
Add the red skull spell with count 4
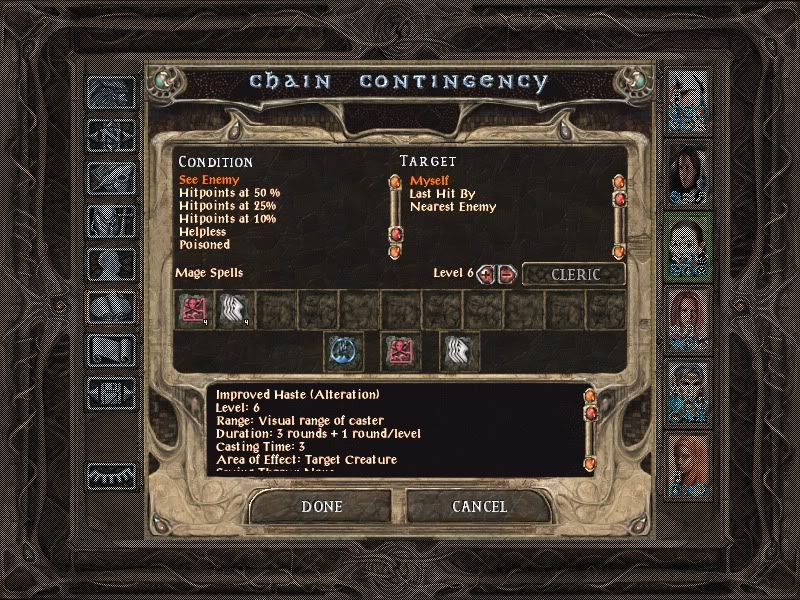[x=192, y=309]
